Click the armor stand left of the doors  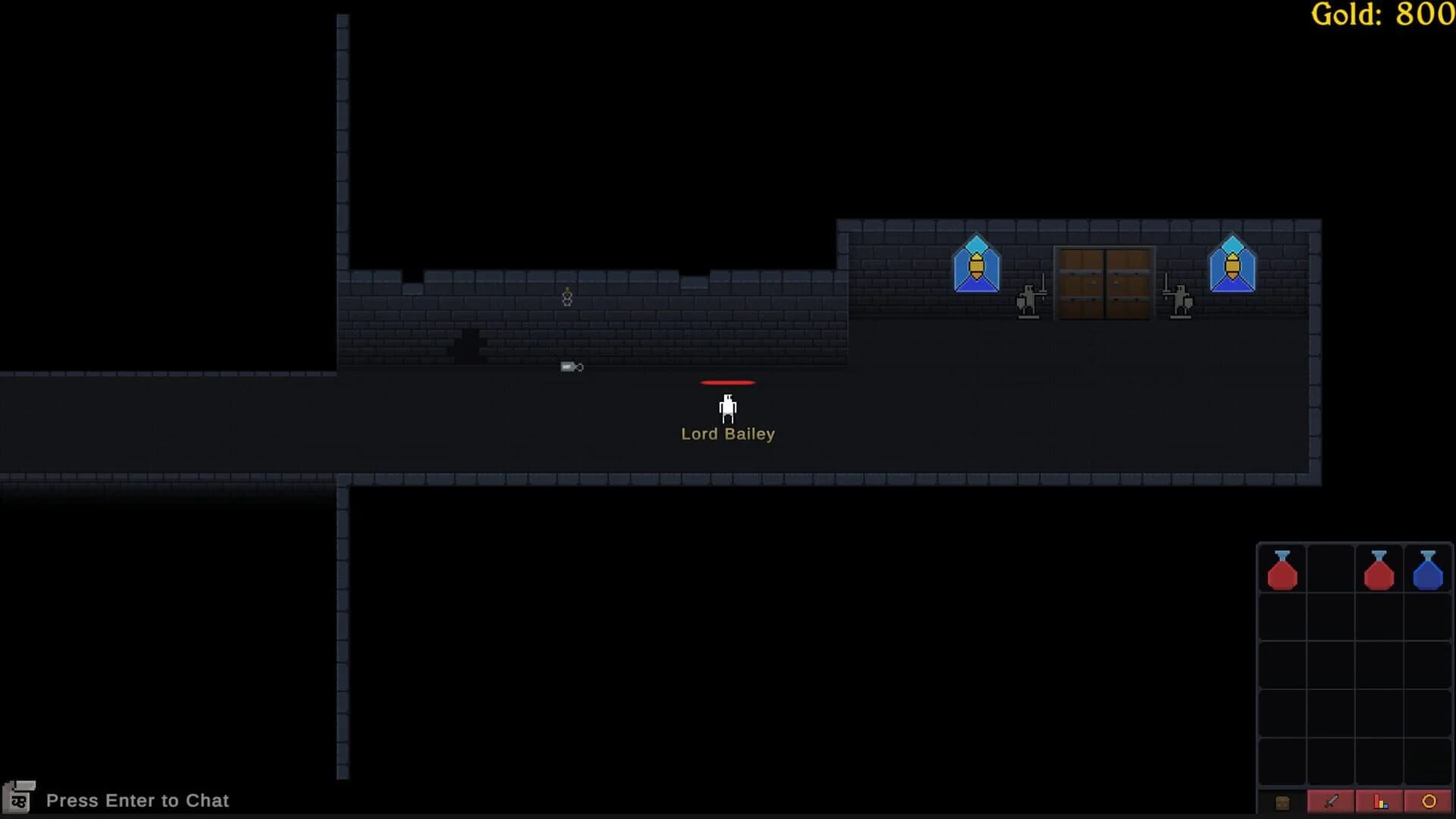(1030, 300)
